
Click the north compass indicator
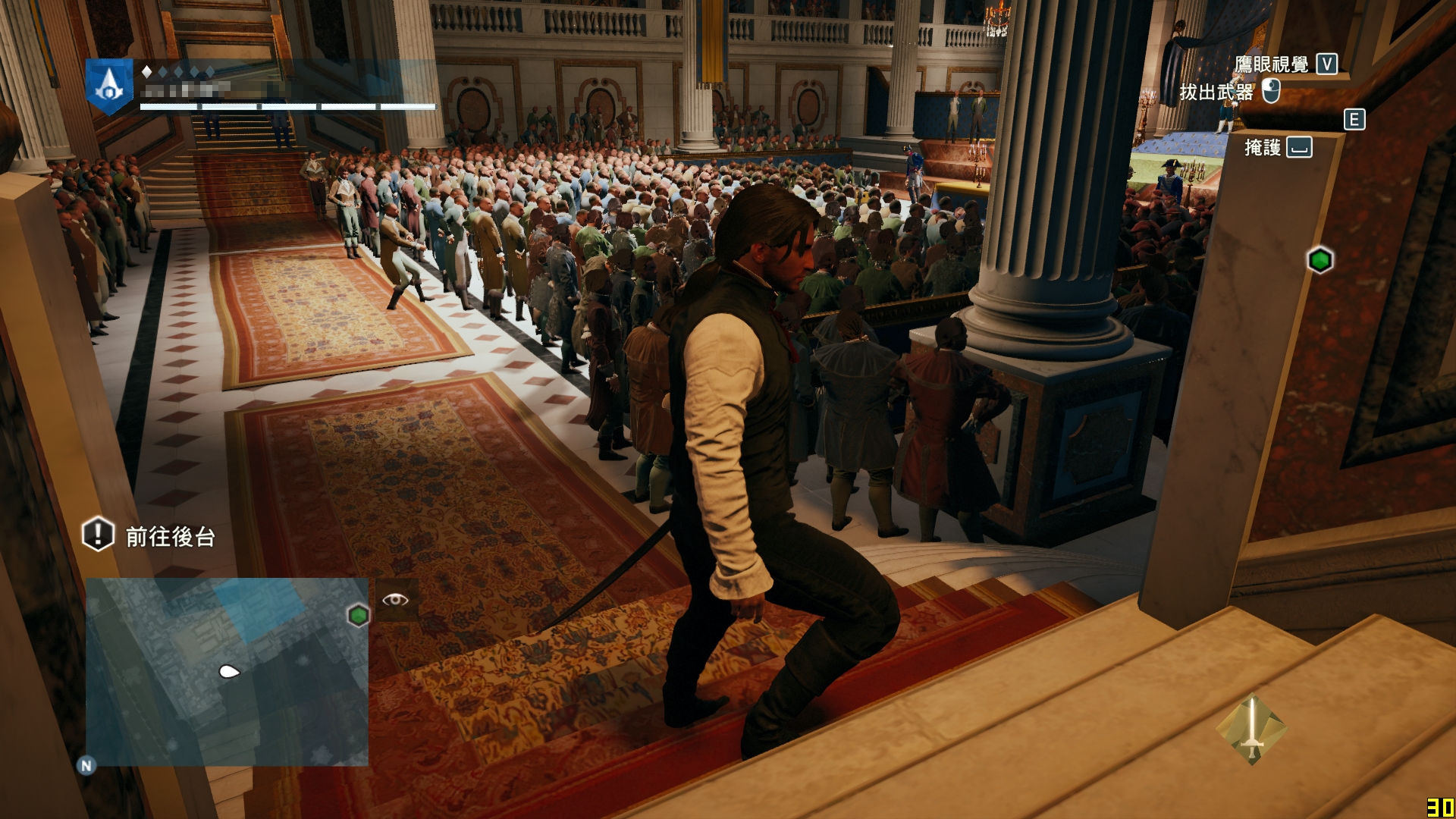(86, 766)
